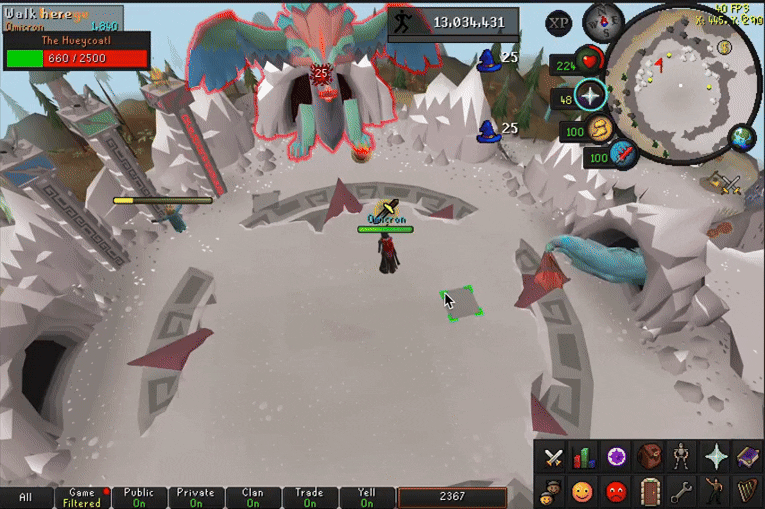Activate the quick-prayers orb
Viewport: 765px width, 509px height.
coord(591,97)
